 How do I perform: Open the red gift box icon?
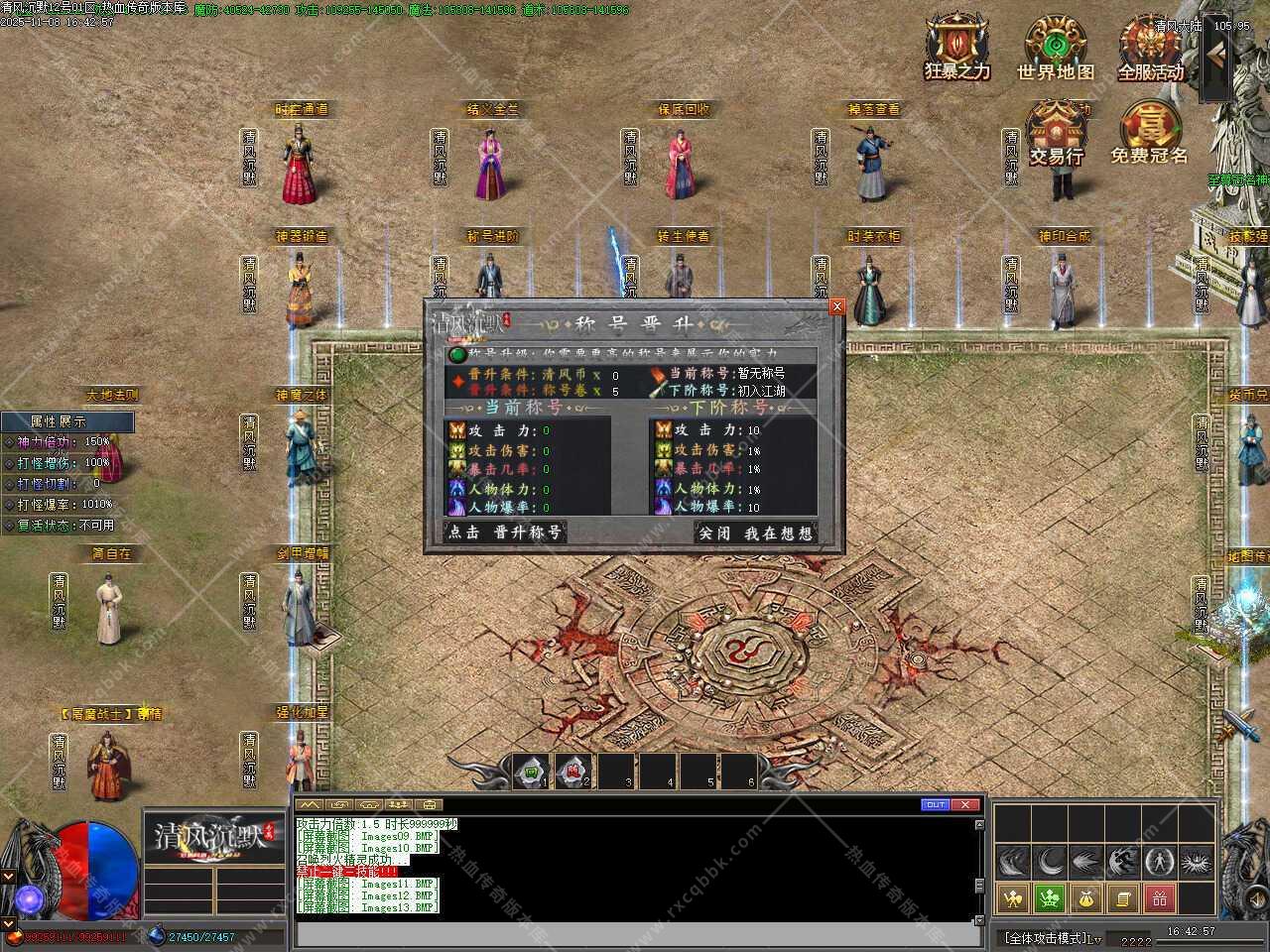point(1160,899)
